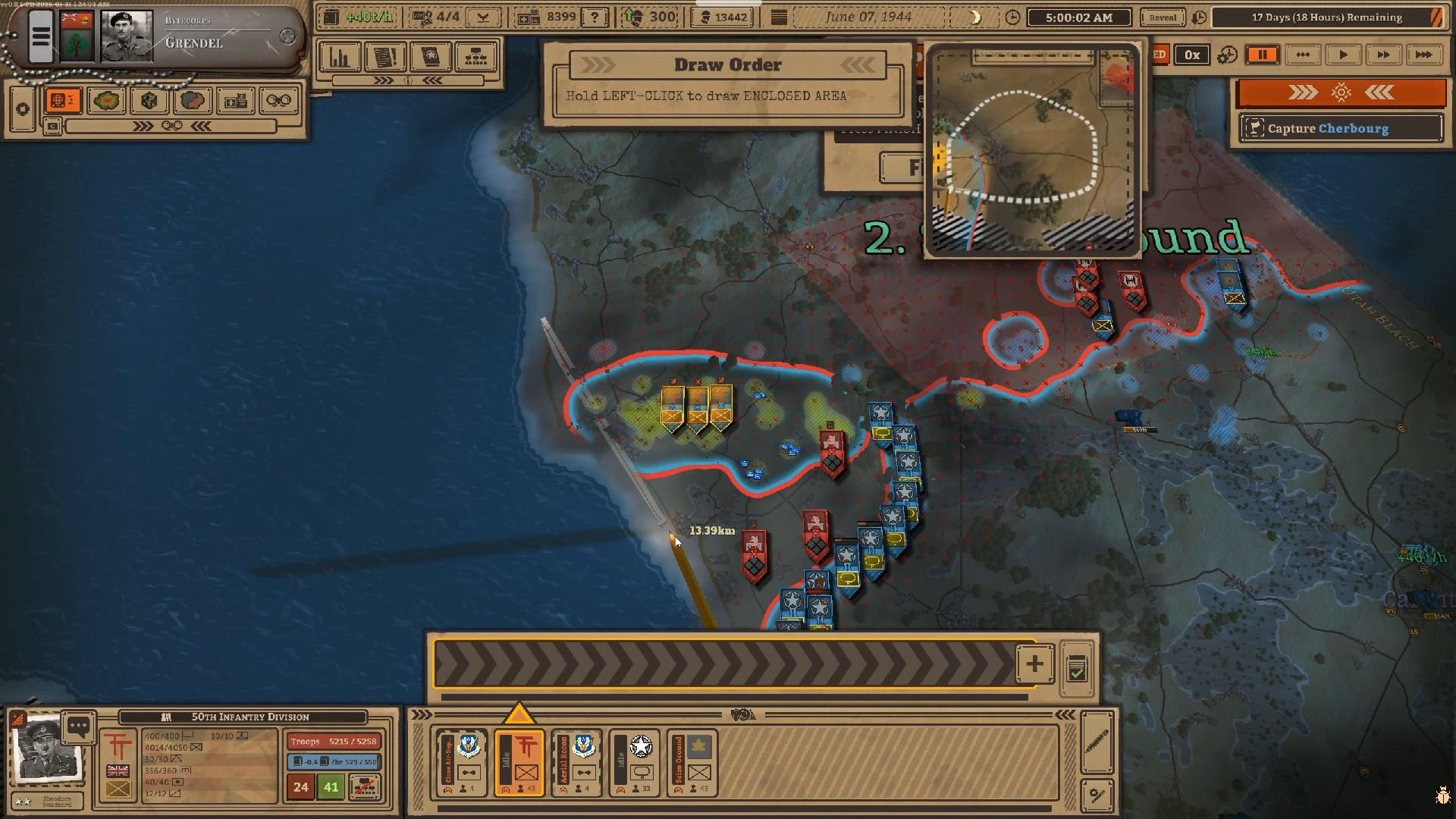This screenshot has width=1456, height=819.
Task: Pause the game with the pause button
Action: 1262,55
